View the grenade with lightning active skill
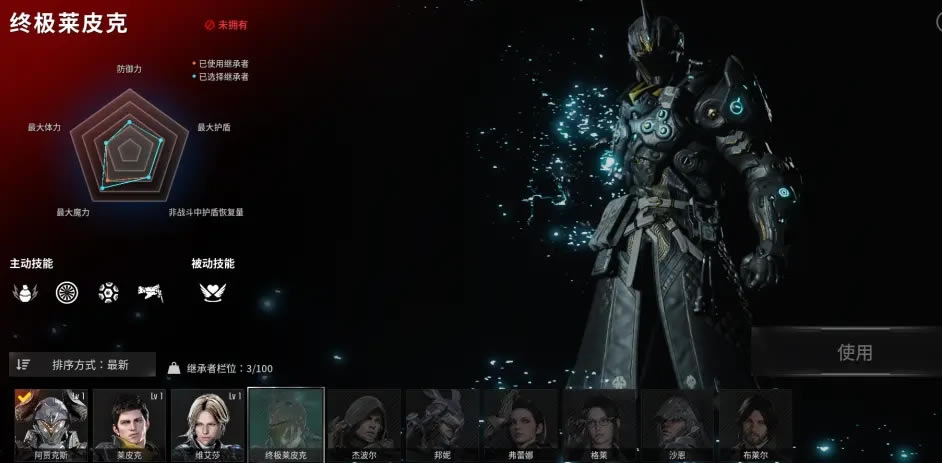 tap(24, 293)
